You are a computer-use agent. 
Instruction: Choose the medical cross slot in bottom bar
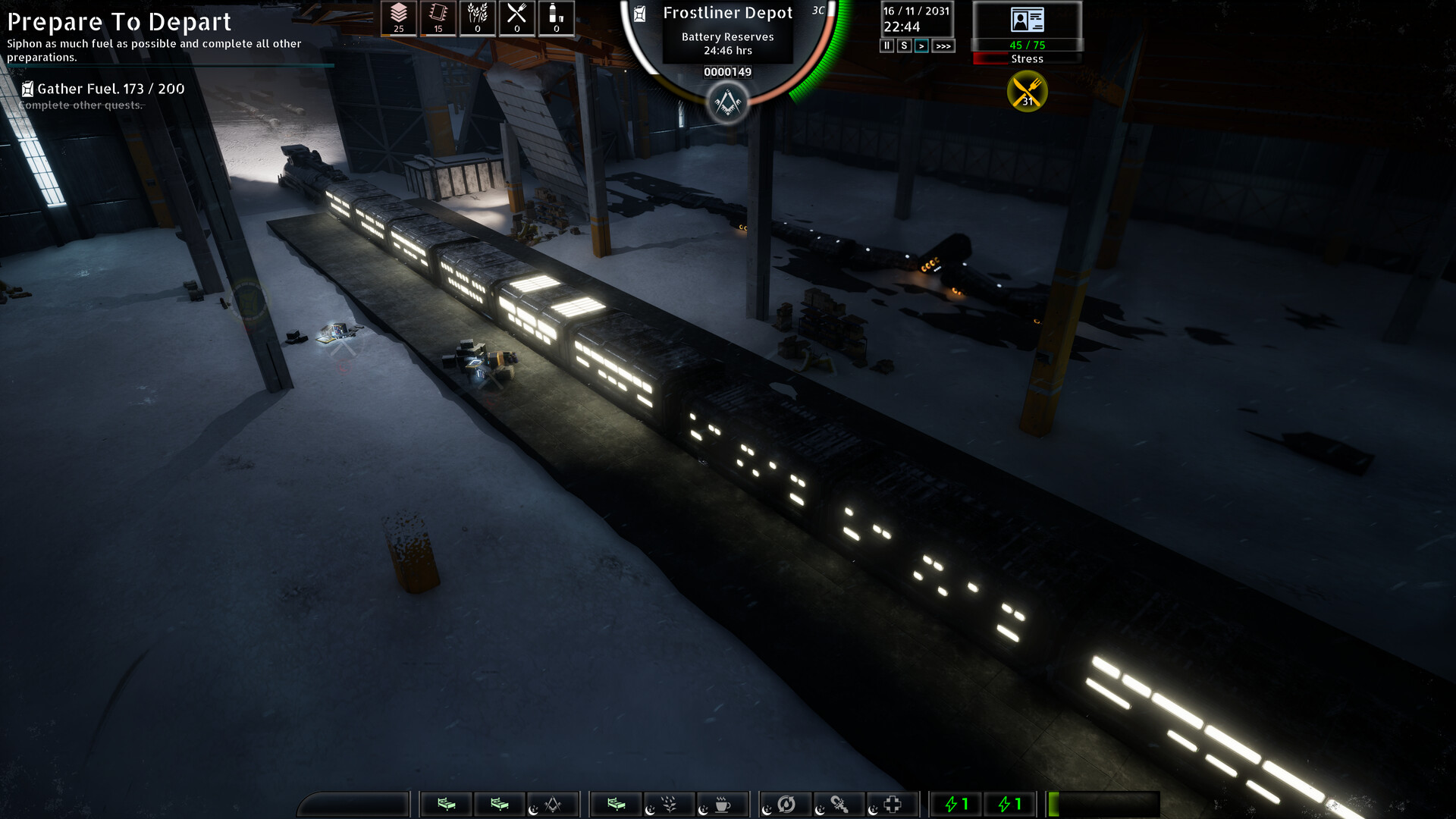(893, 805)
